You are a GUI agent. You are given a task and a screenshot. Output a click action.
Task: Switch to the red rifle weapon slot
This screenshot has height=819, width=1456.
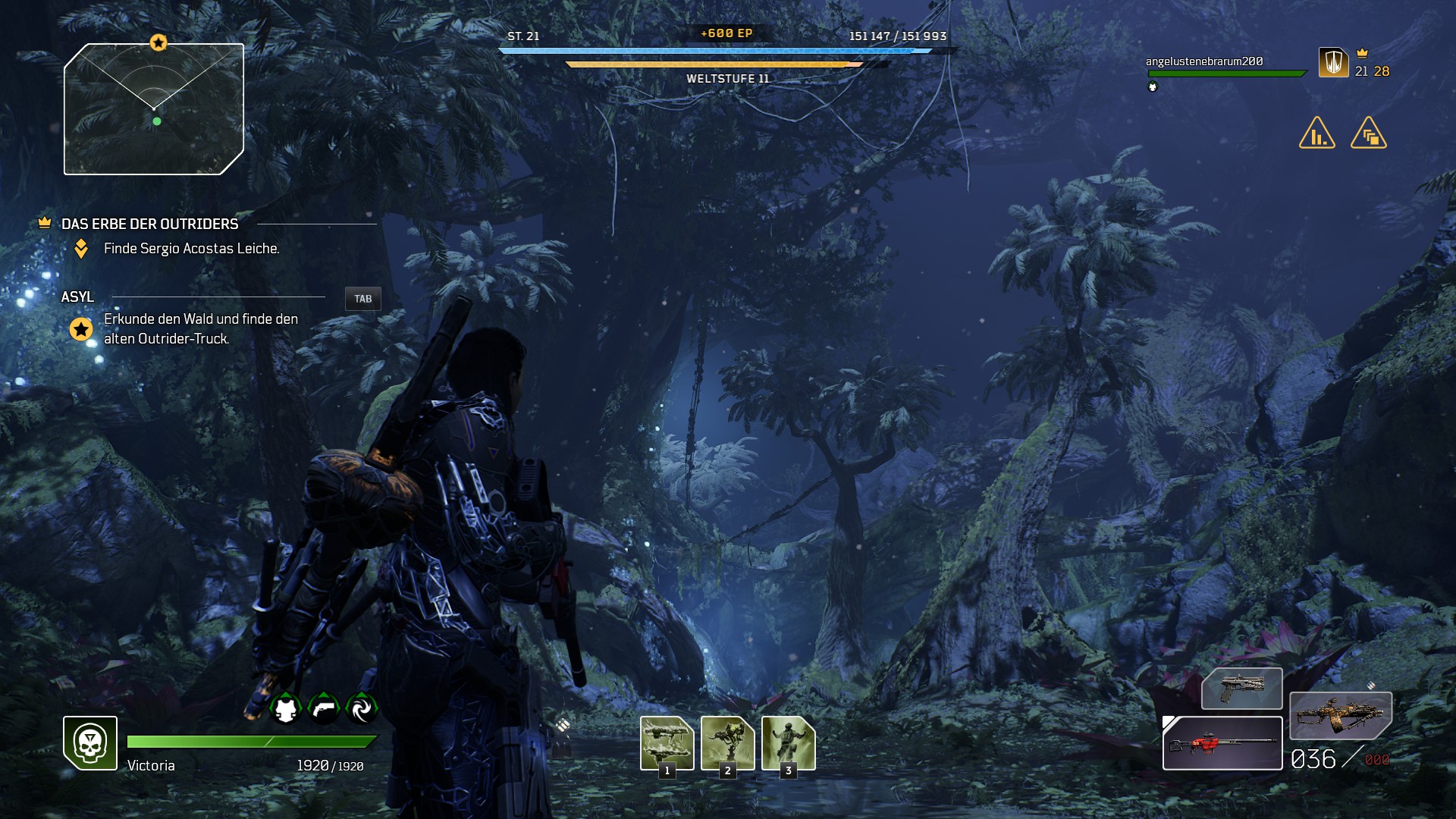[1222, 743]
